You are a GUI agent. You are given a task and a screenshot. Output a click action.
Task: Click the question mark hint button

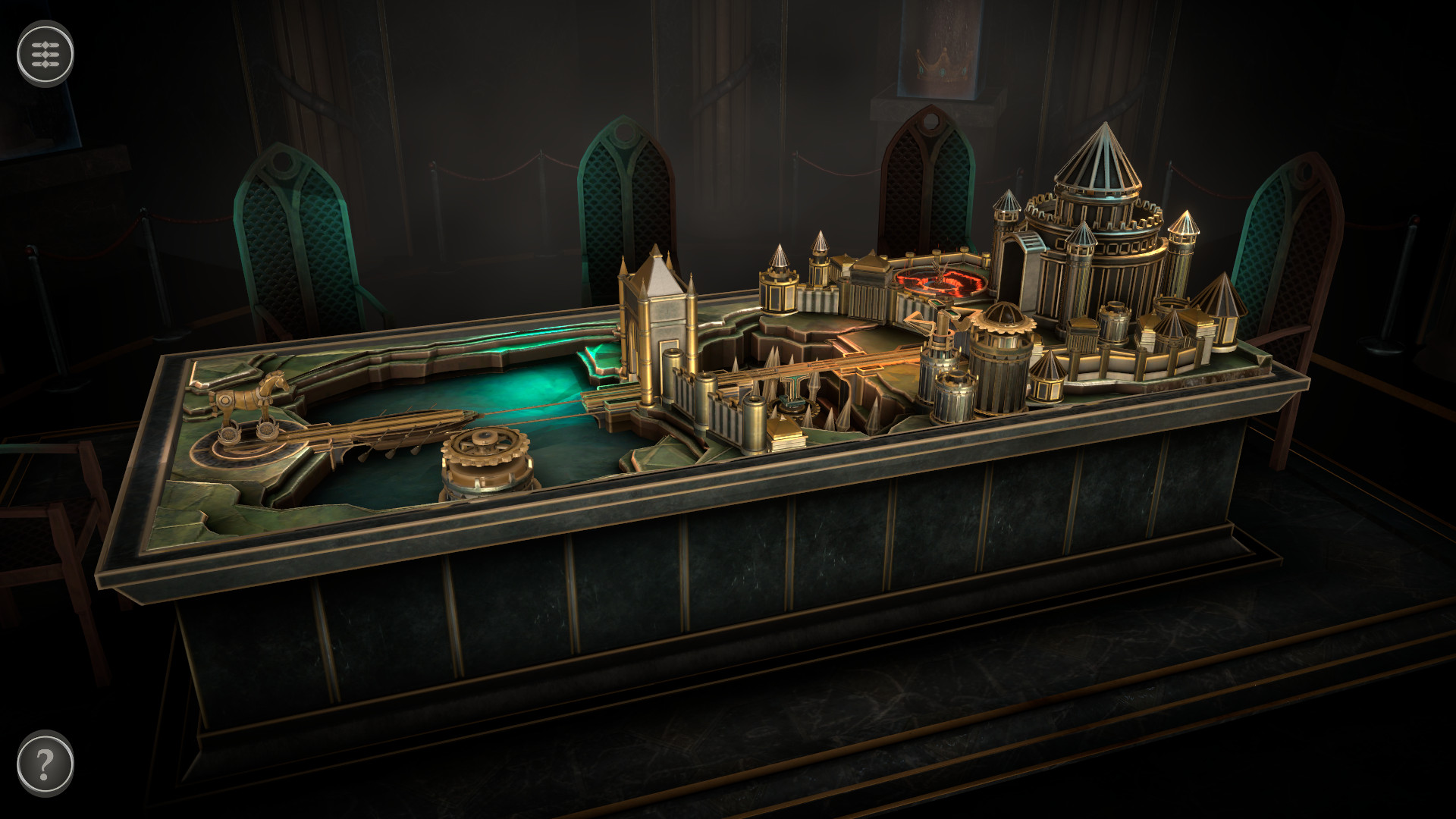pyautogui.click(x=45, y=763)
